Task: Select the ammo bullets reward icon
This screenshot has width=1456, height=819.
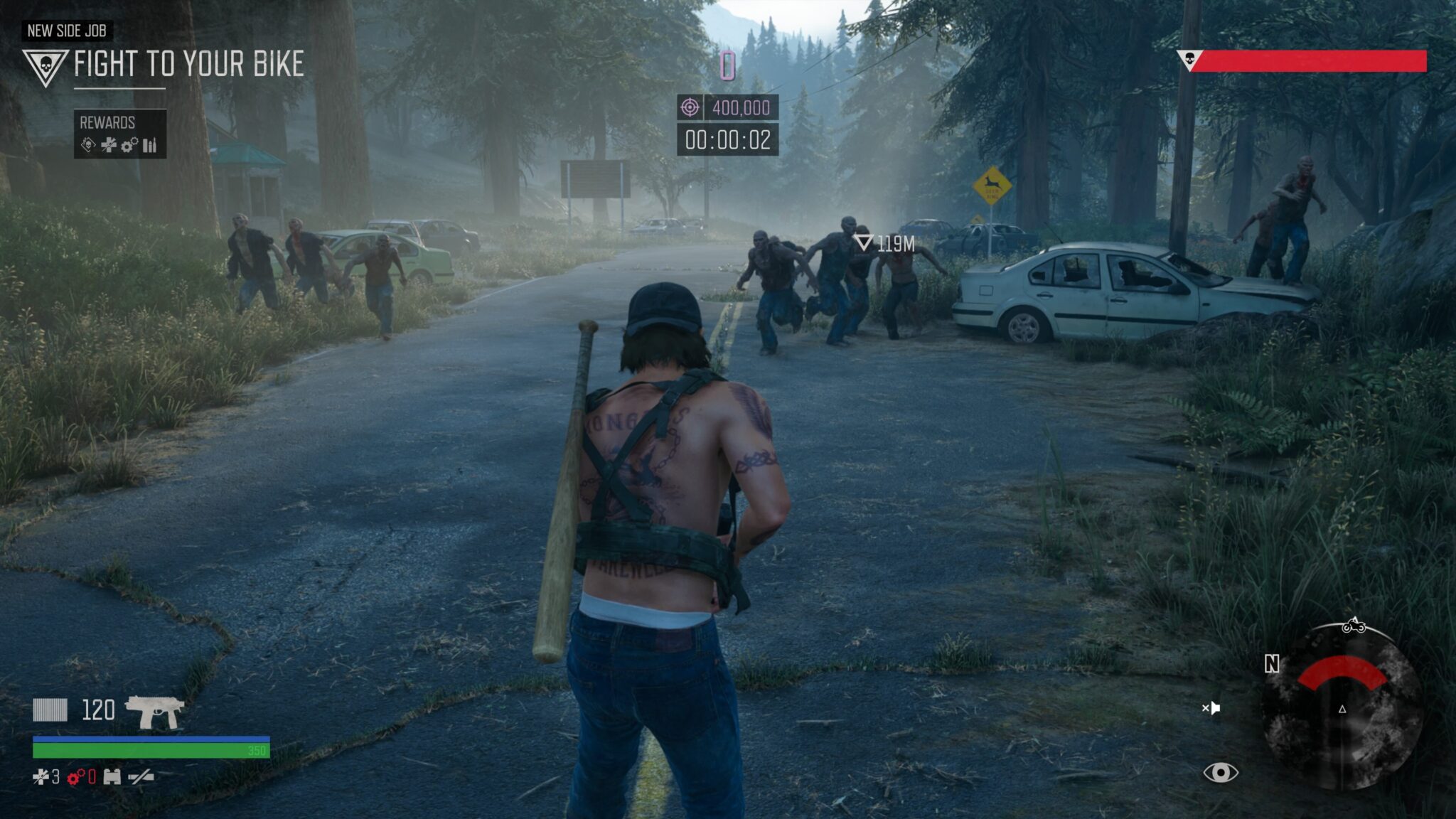Action: (x=149, y=146)
